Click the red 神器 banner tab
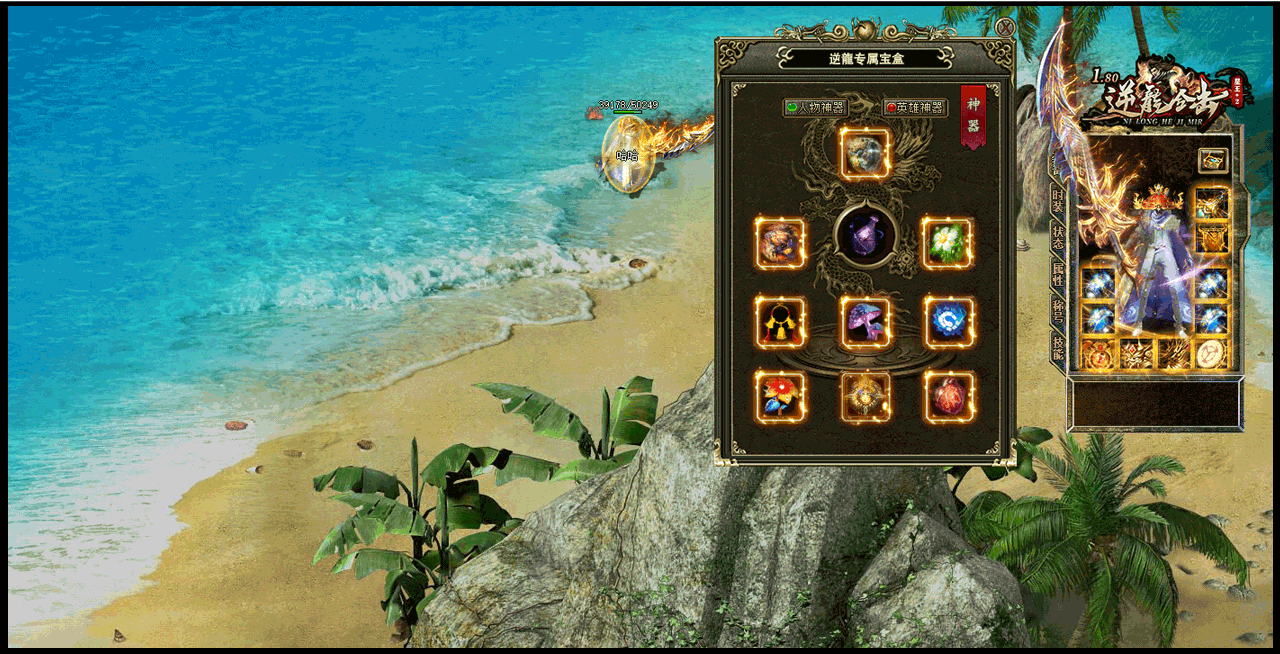1280x654 pixels. coord(972,116)
